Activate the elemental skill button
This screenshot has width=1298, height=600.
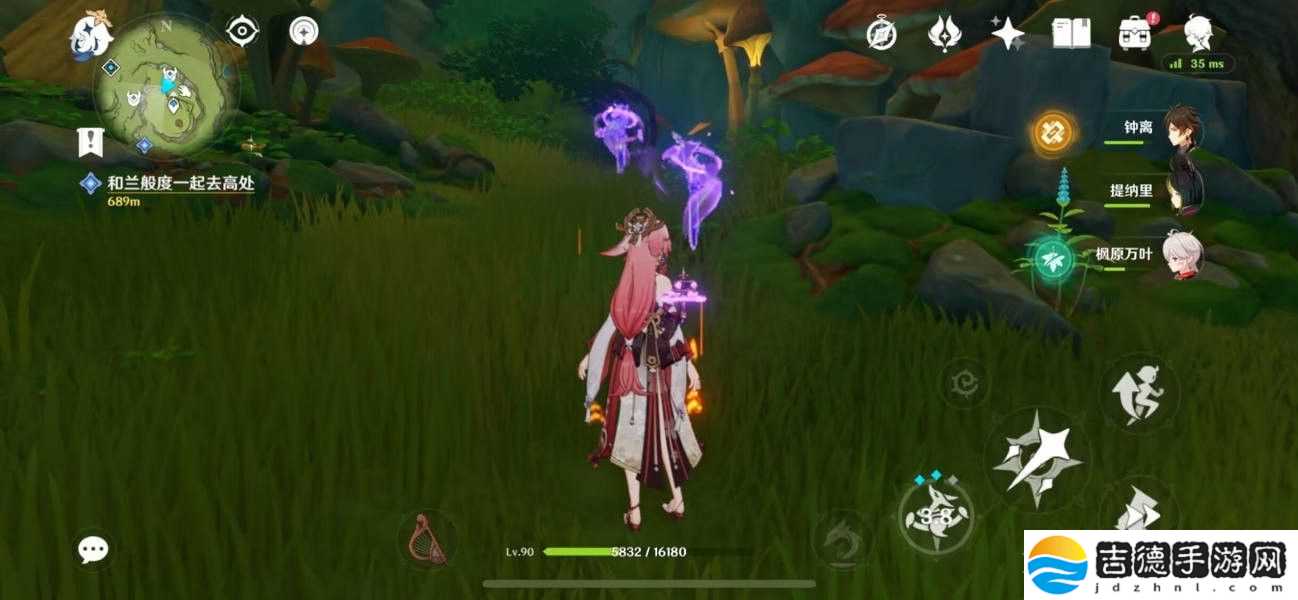tap(935, 515)
